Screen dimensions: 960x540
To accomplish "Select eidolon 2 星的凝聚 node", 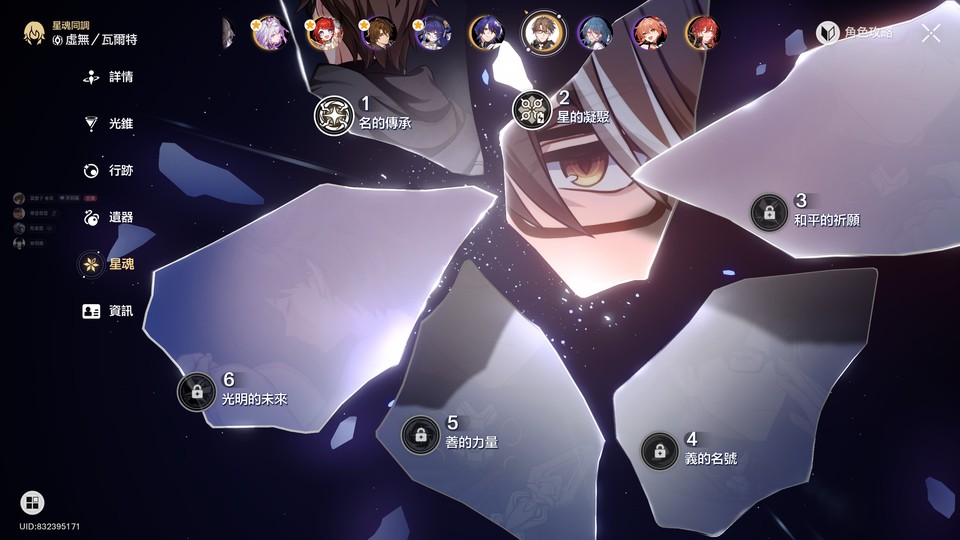I will pyautogui.click(x=532, y=110).
